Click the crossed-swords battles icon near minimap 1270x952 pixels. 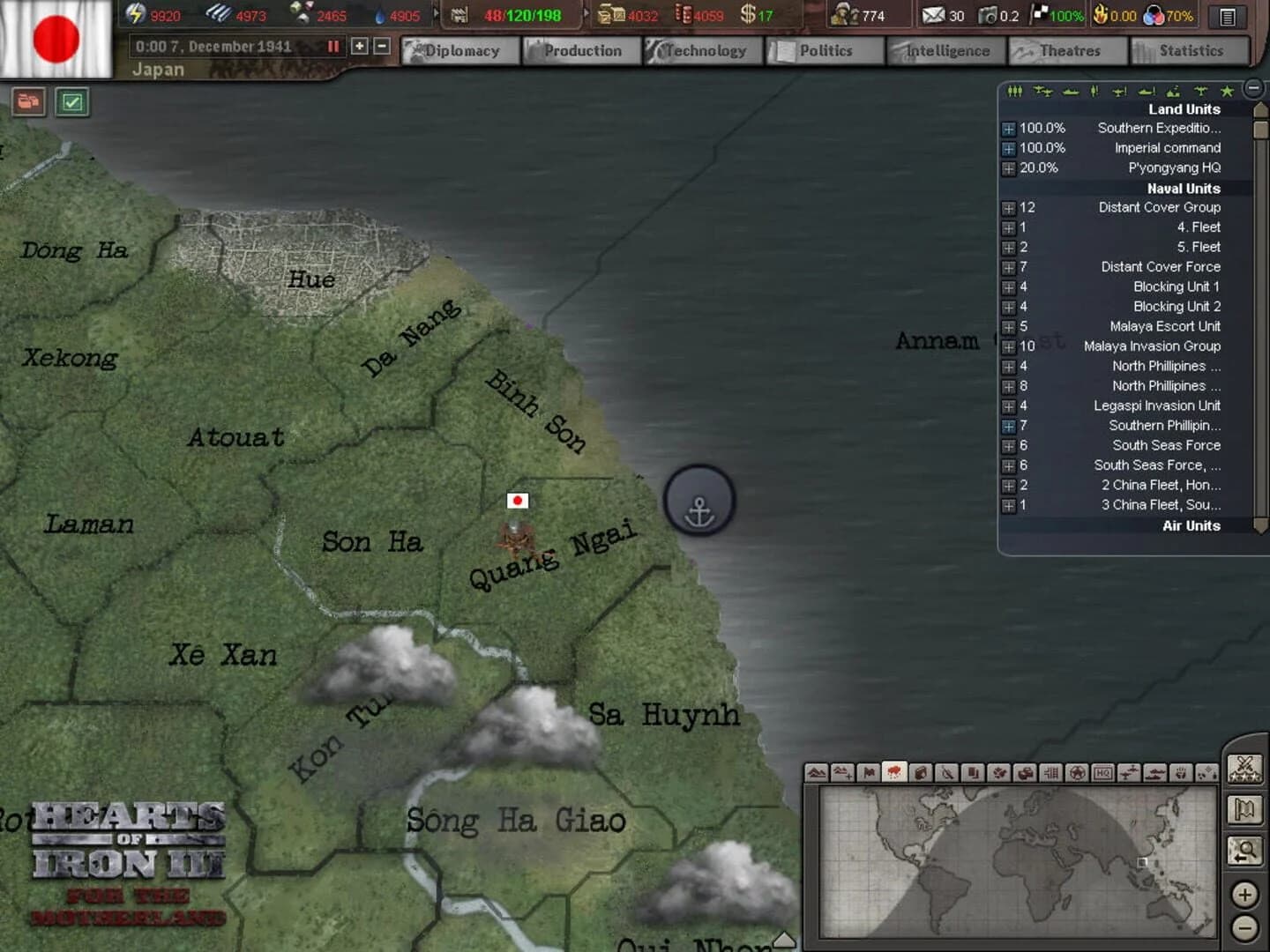point(1246,769)
